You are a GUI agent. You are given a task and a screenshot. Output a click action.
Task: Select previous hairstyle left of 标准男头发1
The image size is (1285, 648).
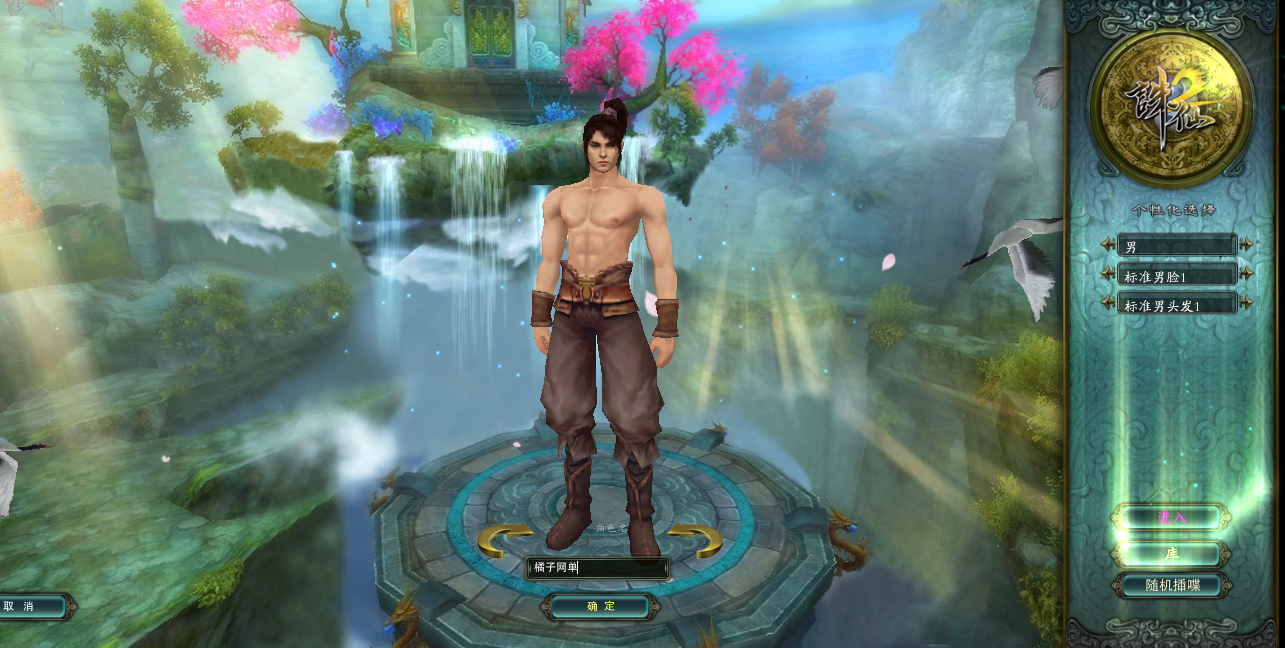[1108, 303]
